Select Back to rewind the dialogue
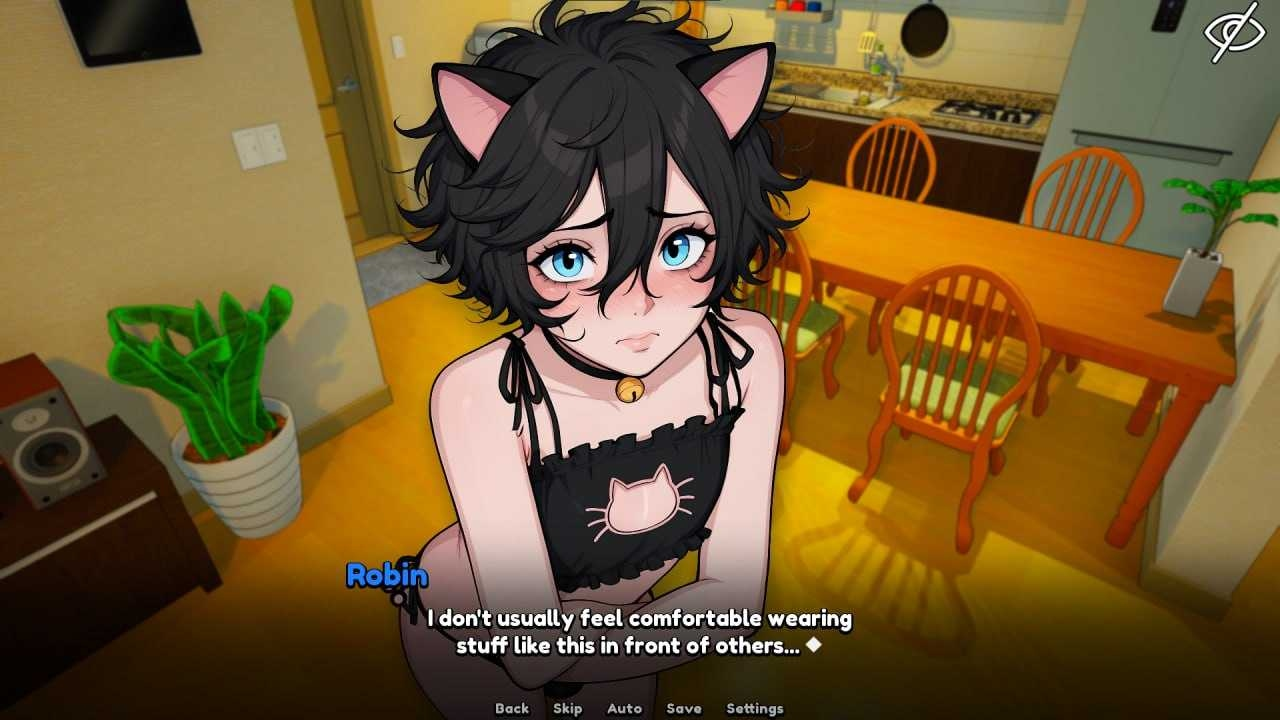The image size is (1280, 720). pyautogui.click(x=511, y=707)
